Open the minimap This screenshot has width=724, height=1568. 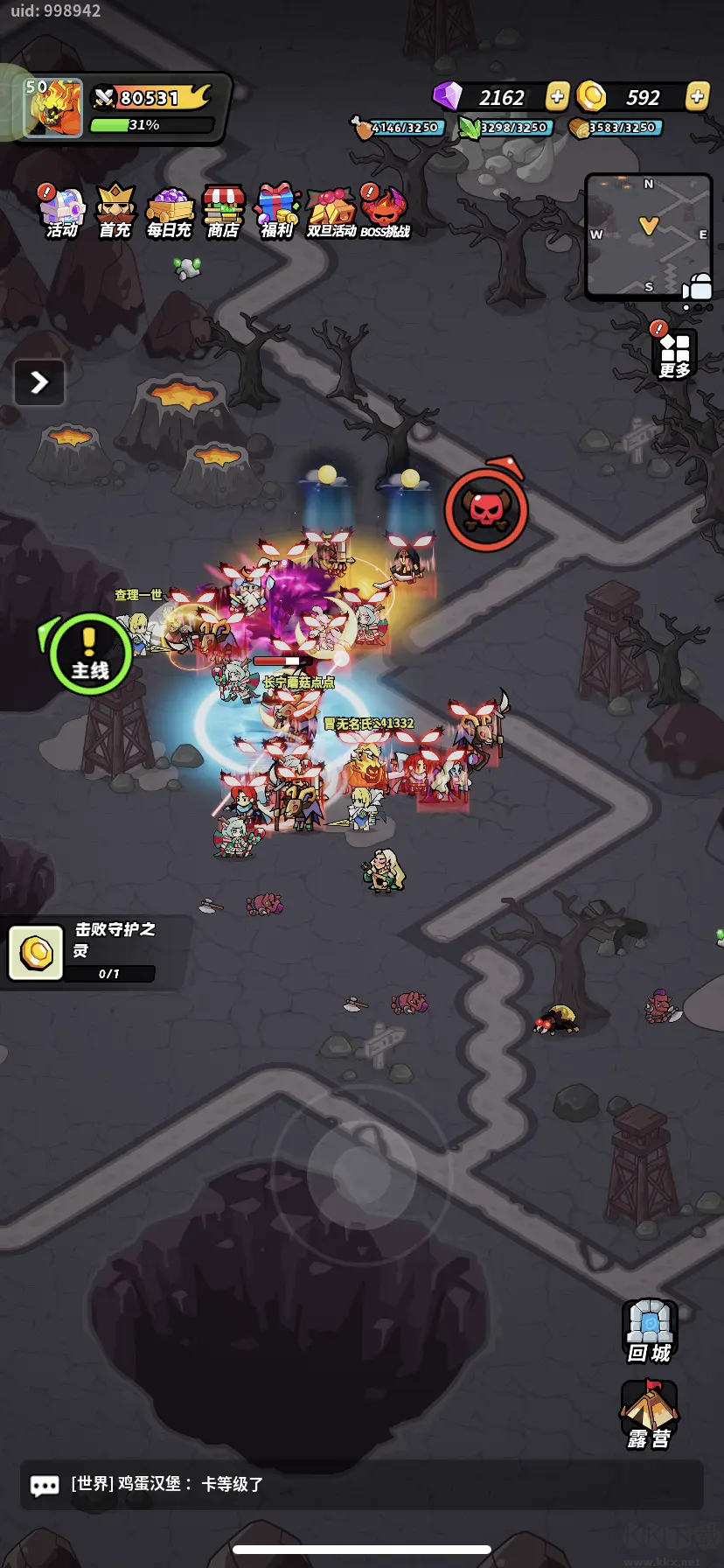[x=648, y=234]
